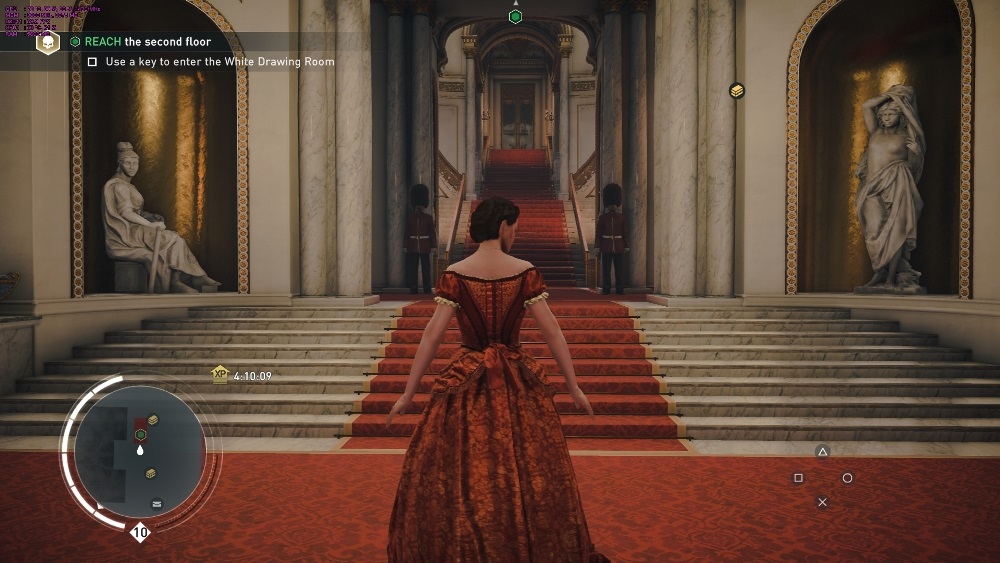Click the envelope icon on the minimap
The width and height of the screenshot is (1000, 563).
[157, 504]
